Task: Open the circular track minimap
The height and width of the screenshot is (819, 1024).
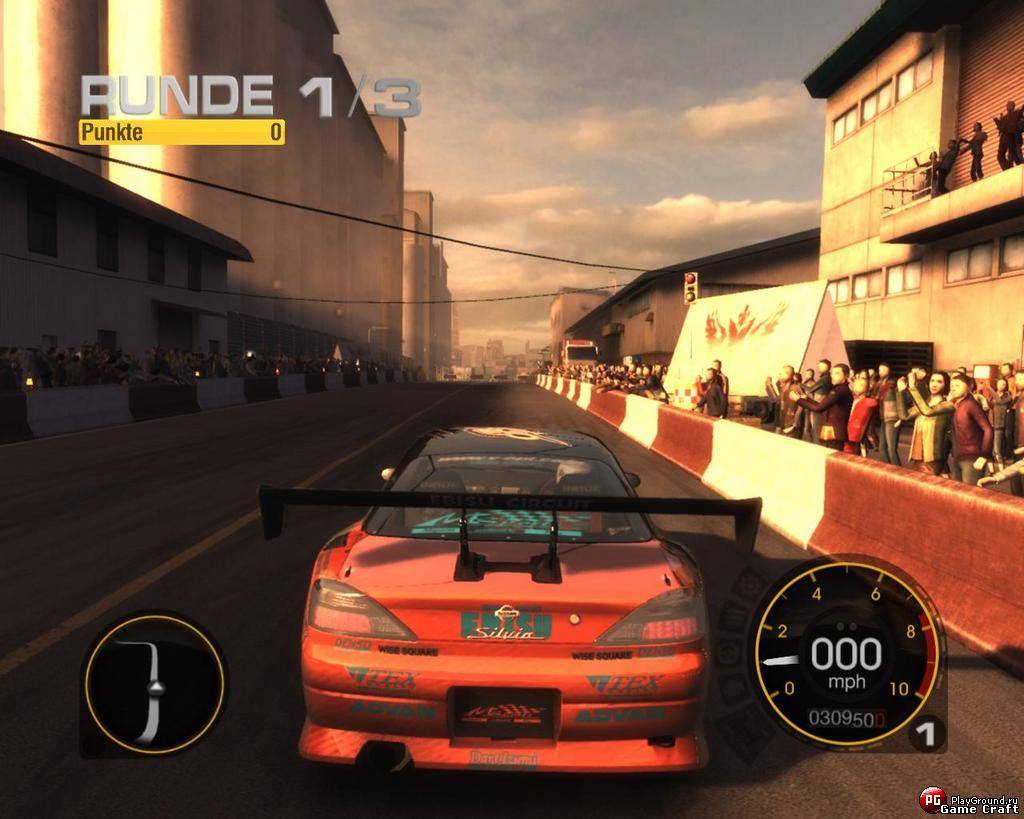Action: pos(153,683)
